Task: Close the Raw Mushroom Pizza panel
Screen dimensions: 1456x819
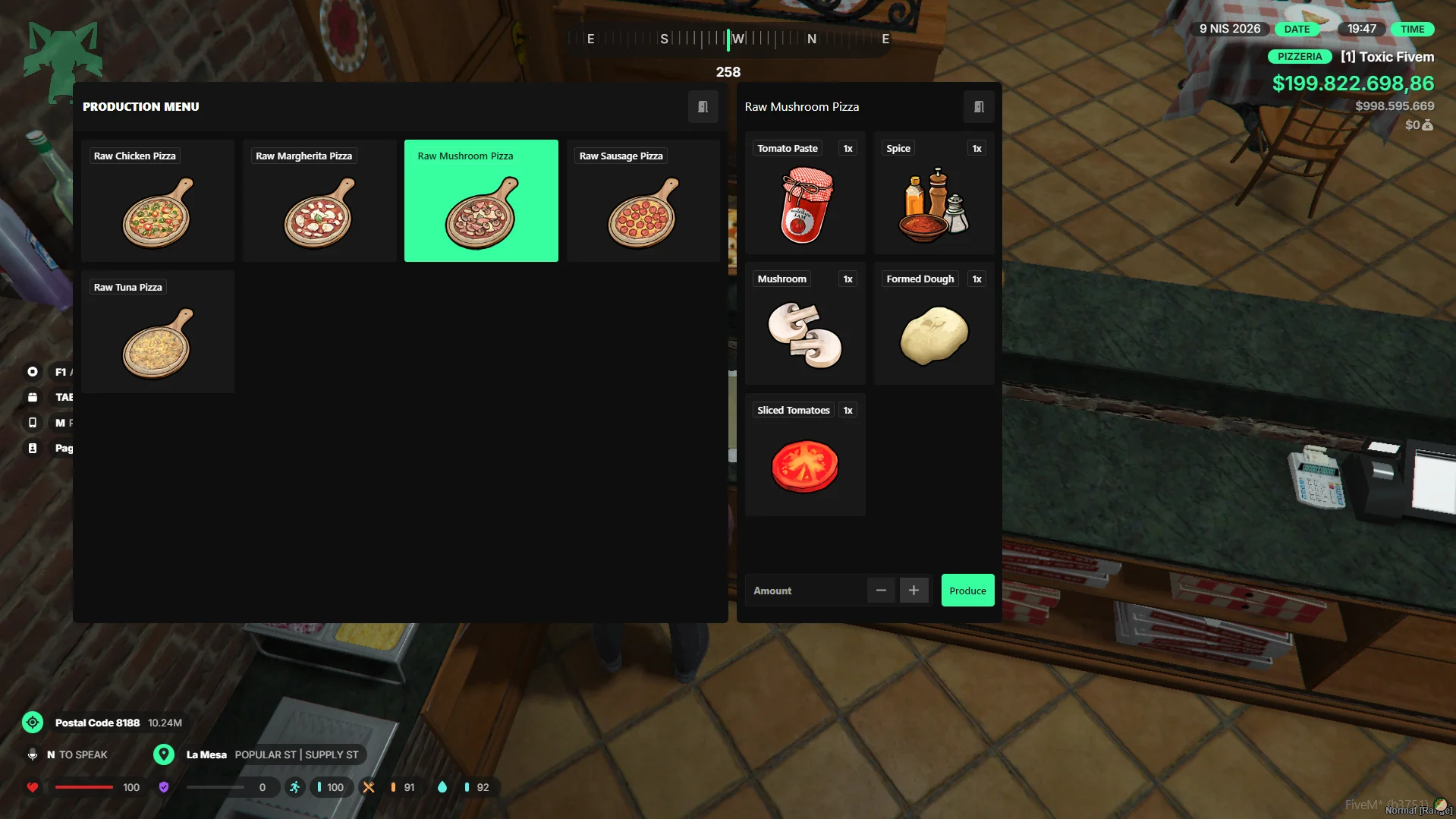Action: click(x=979, y=107)
